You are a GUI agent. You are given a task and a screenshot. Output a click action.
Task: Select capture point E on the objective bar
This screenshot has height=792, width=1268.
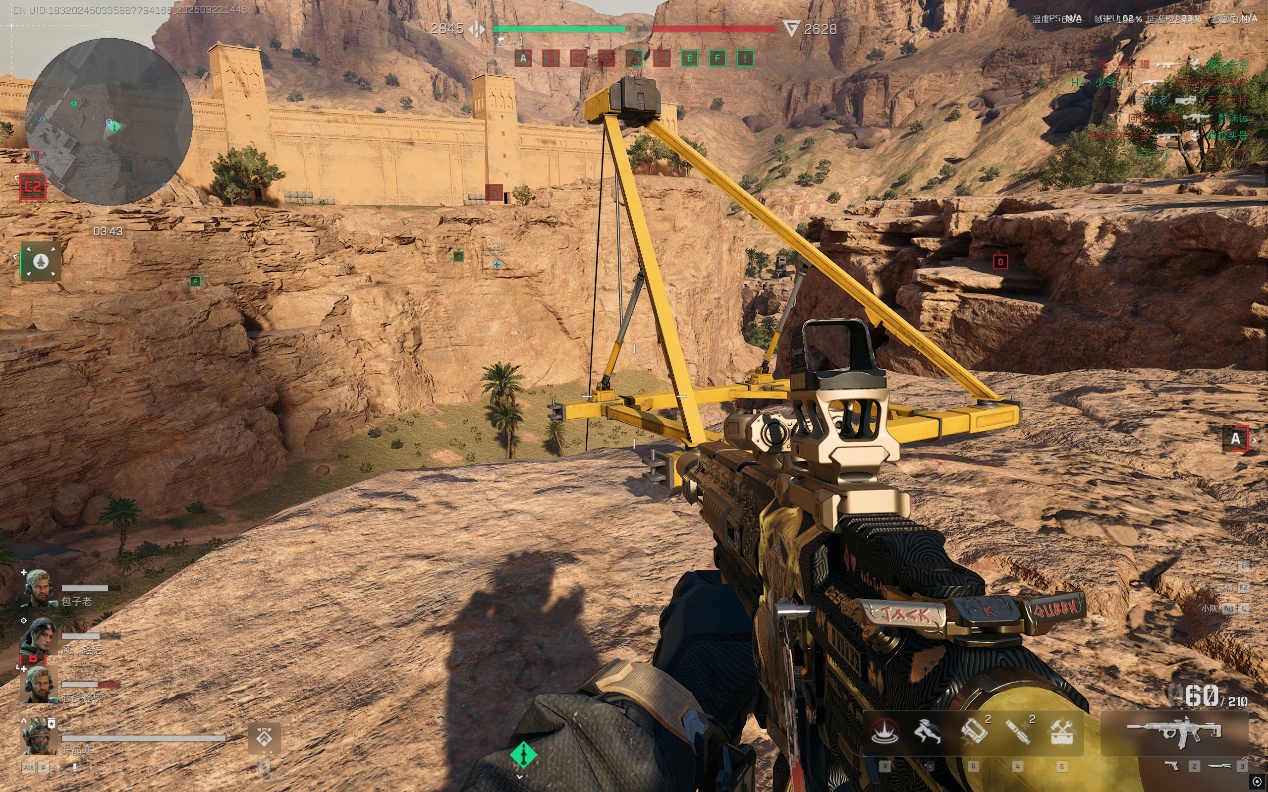point(689,58)
